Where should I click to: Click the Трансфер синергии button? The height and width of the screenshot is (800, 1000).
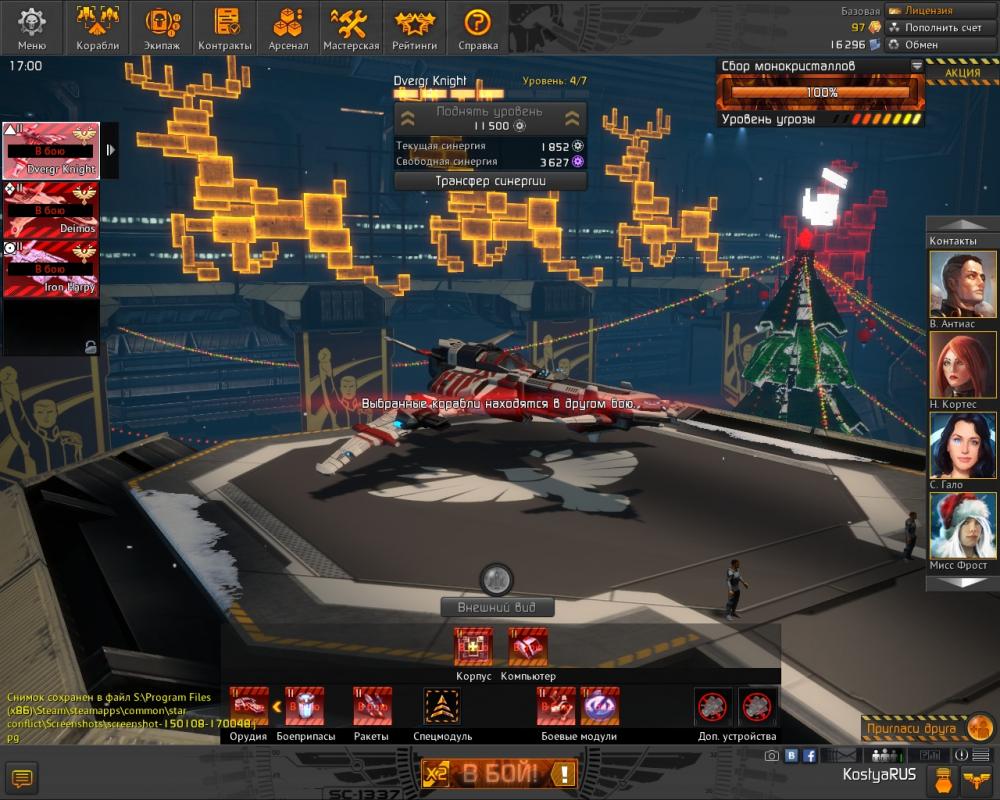tap(489, 181)
